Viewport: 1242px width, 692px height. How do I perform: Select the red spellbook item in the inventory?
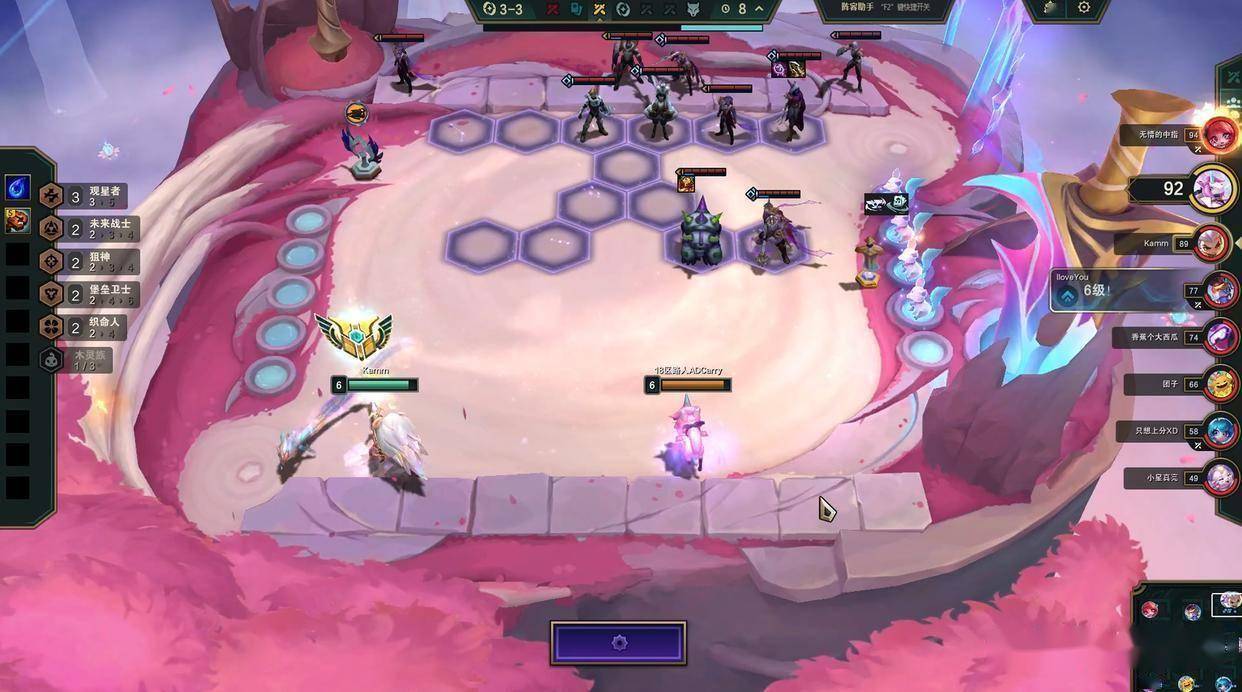coord(17,220)
